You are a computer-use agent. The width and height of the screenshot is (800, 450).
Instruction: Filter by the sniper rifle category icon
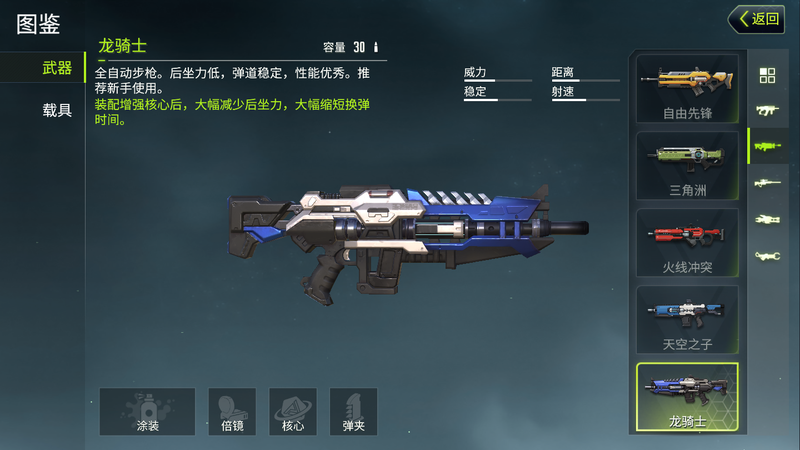pos(767,183)
